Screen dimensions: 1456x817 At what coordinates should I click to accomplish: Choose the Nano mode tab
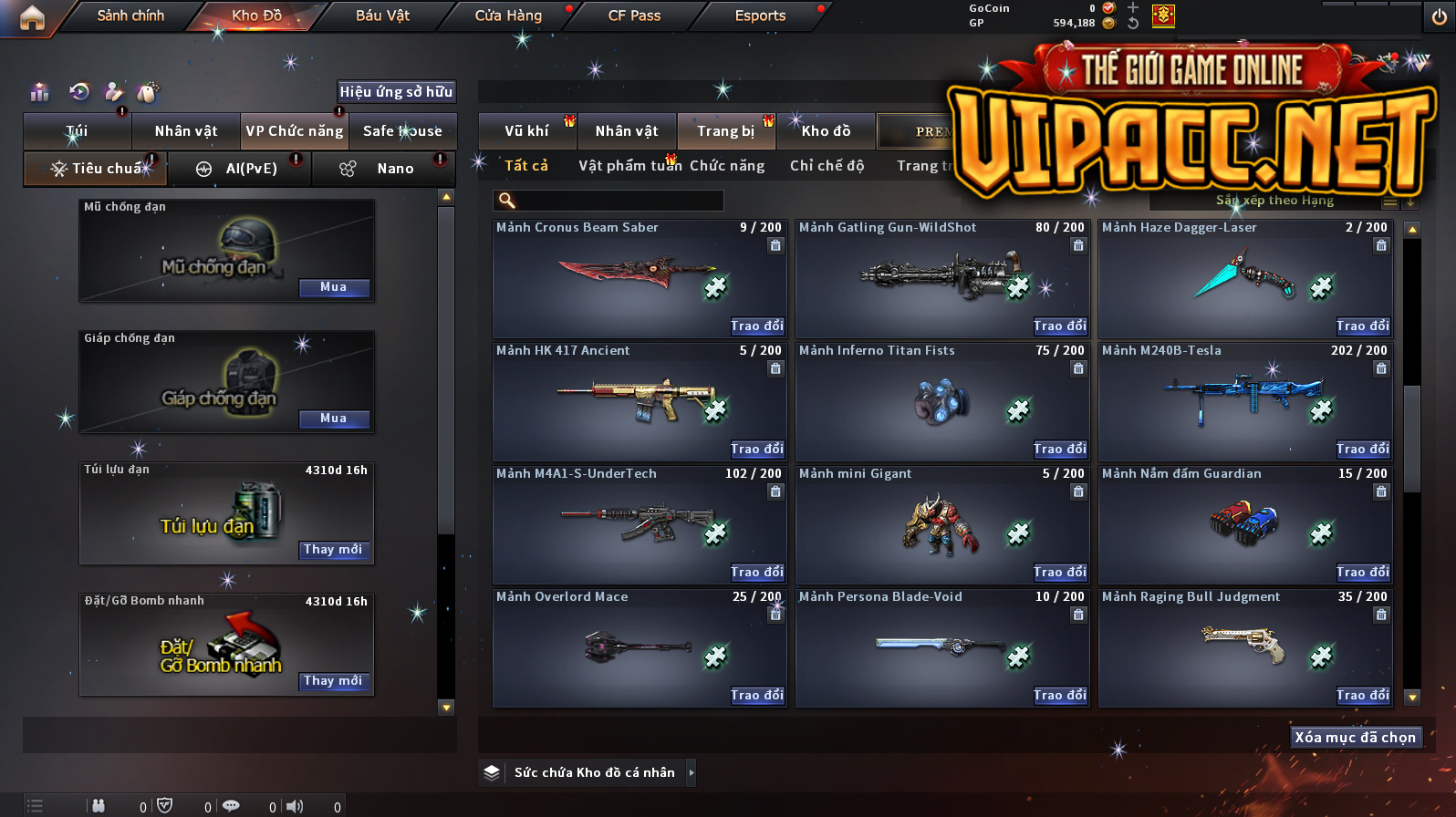point(383,169)
